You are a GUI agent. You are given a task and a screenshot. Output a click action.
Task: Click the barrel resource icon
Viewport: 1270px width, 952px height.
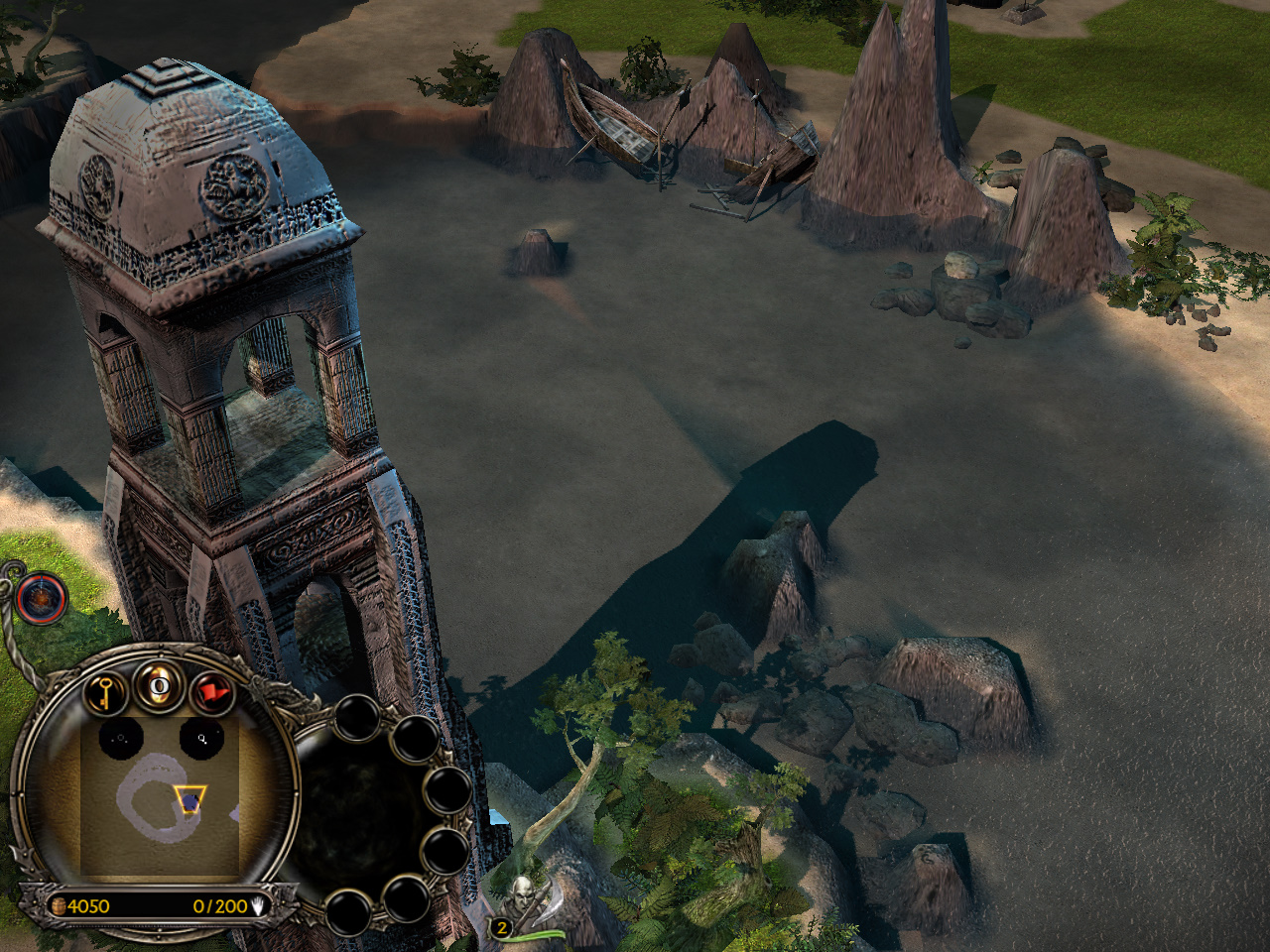58,906
